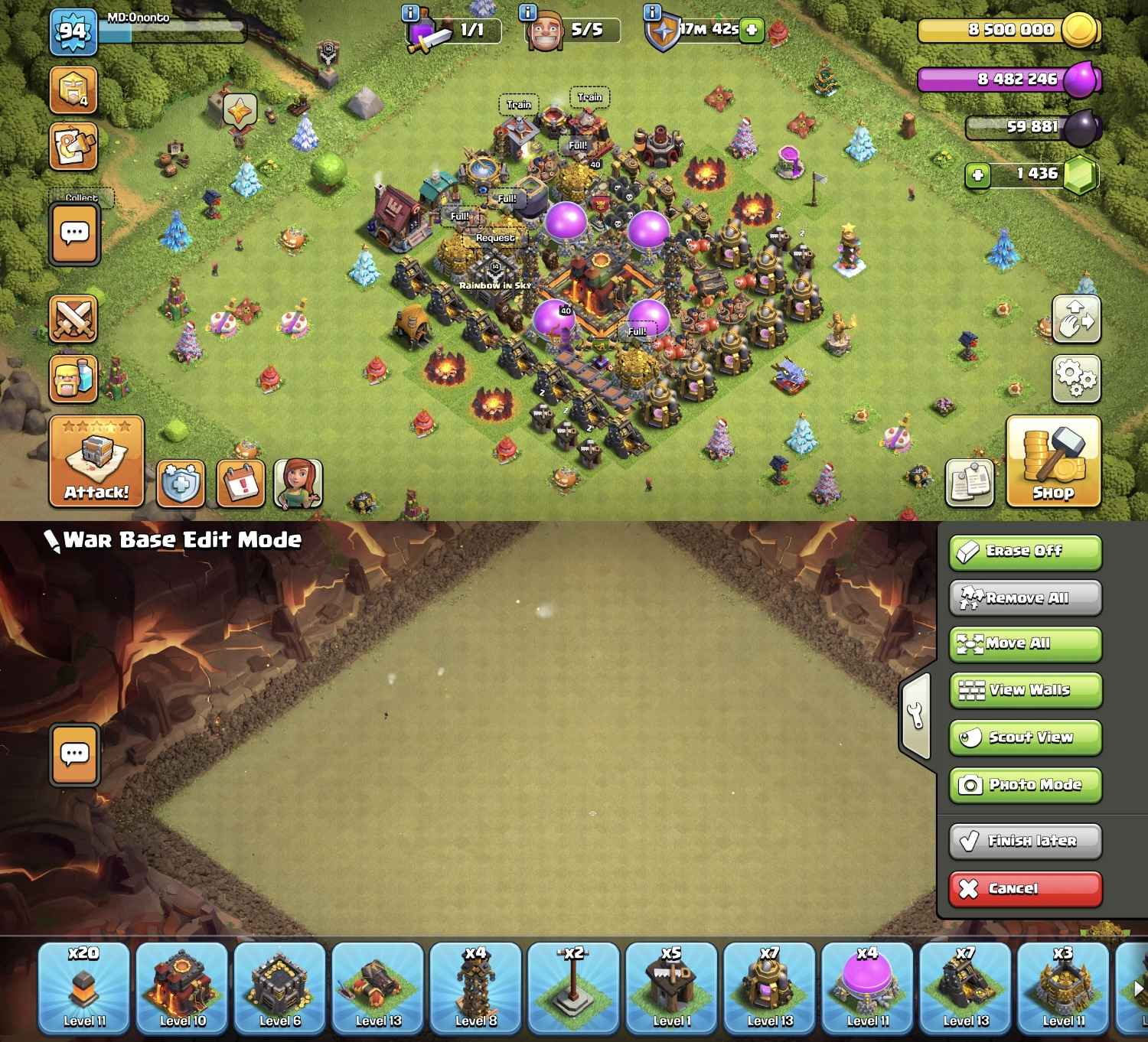Select Photo Mode from the editor menu
This screenshot has height=1042, width=1148.
pyautogui.click(x=1024, y=784)
